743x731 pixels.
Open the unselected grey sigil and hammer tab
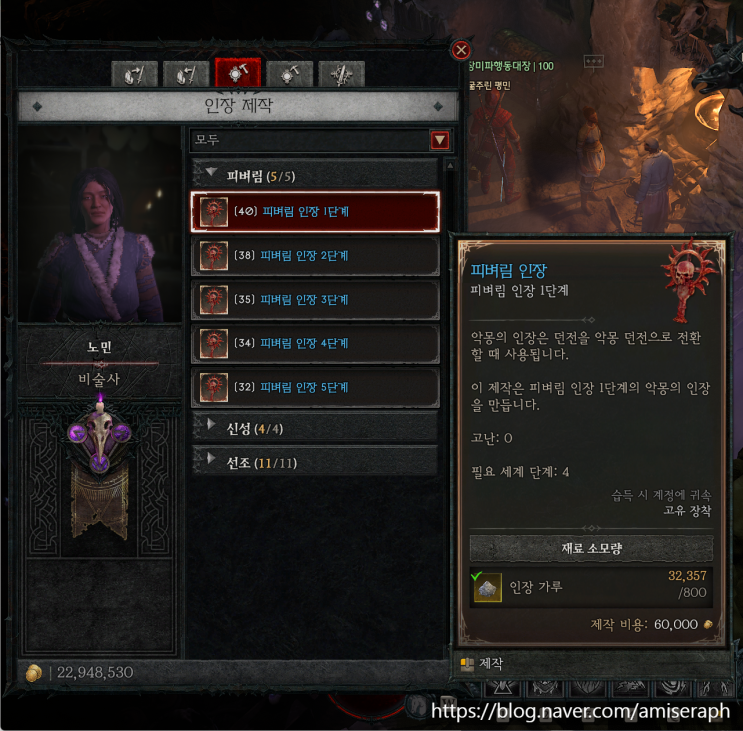point(290,74)
